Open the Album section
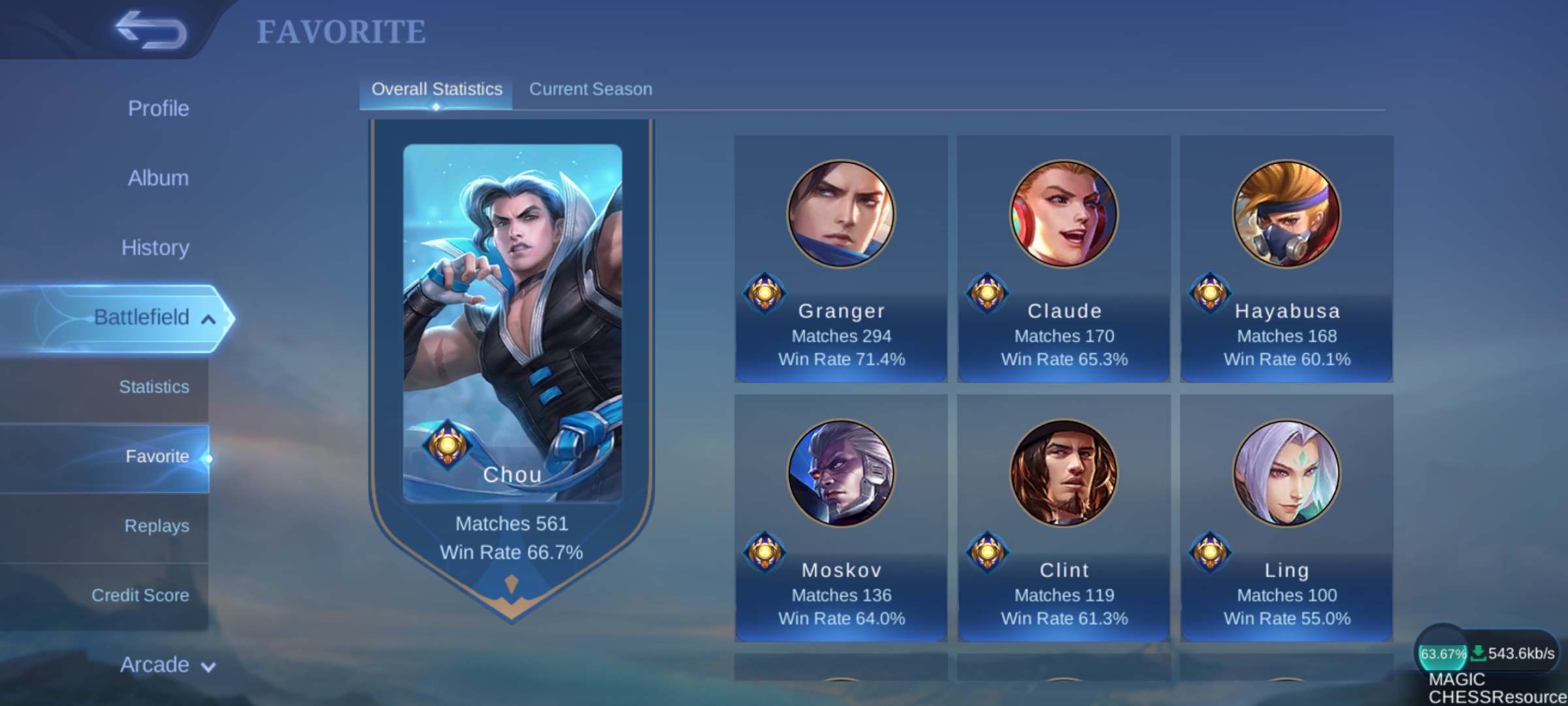The height and width of the screenshot is (706, 1568). click(x=158, y=178)
